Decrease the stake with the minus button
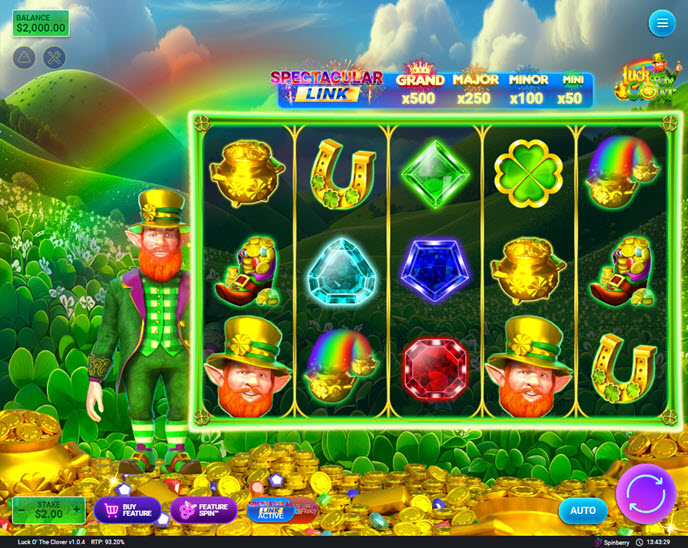 pyautogui.click(x=20, y=510)
